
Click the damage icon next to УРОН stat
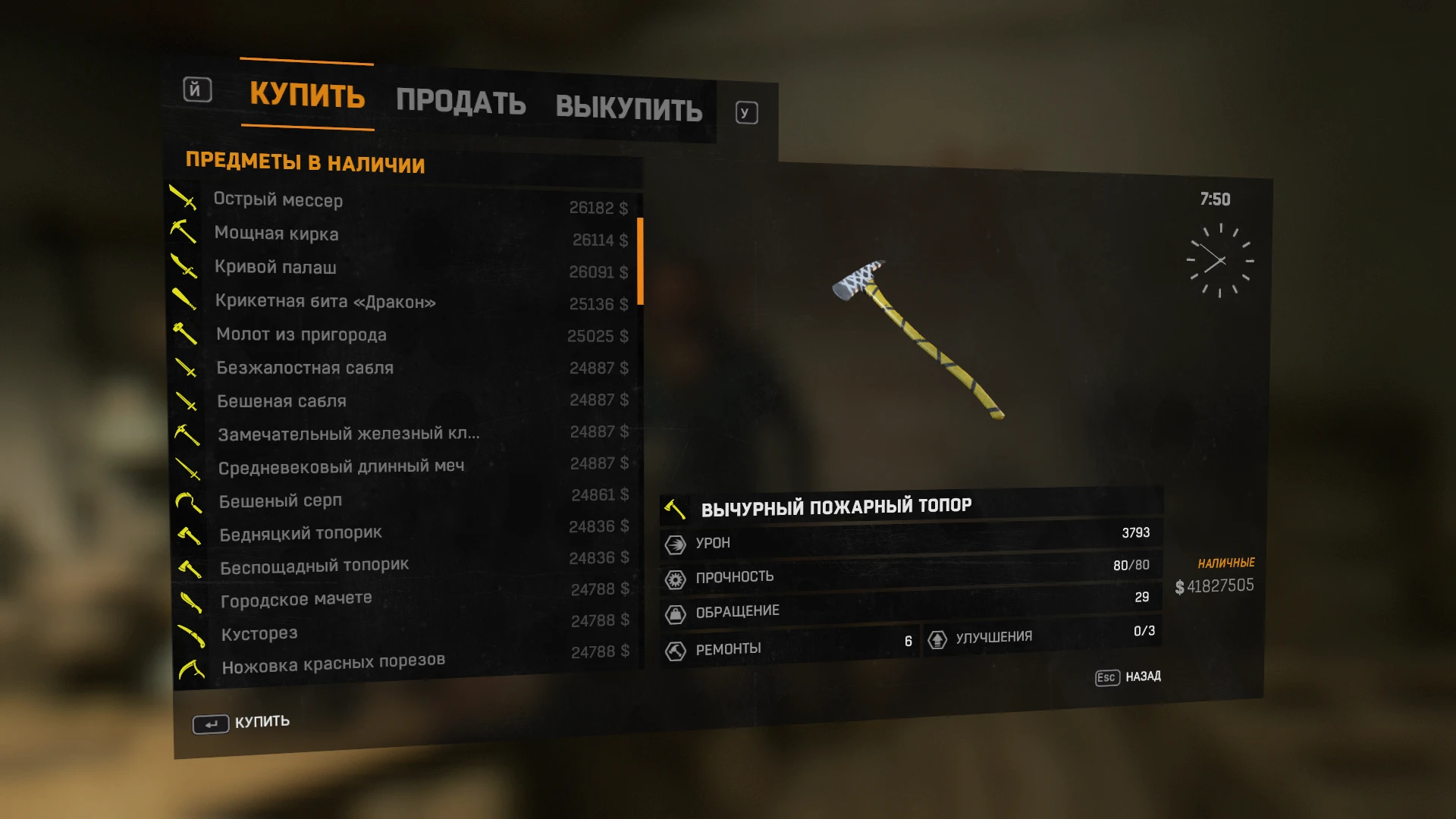pyautogui.click(x=674, y=543)
